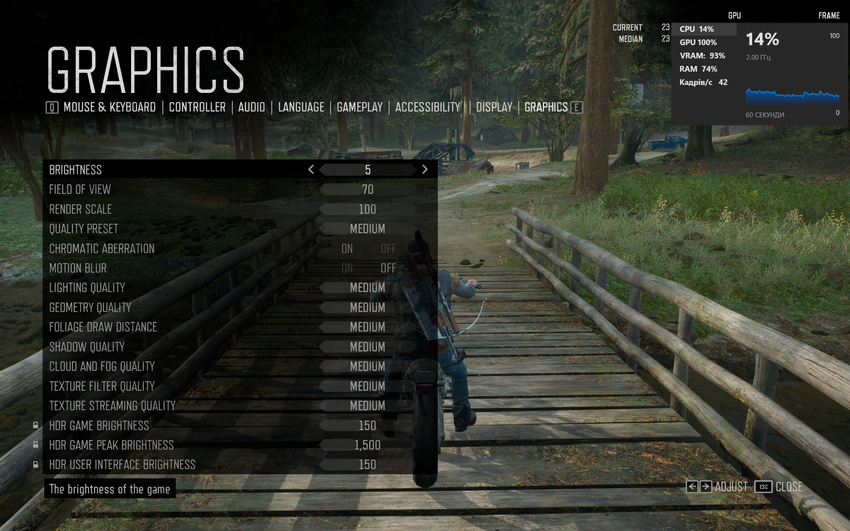The image size is (850, 531).
Task: Open the Controller settings tab
Action: click(197, 107)
